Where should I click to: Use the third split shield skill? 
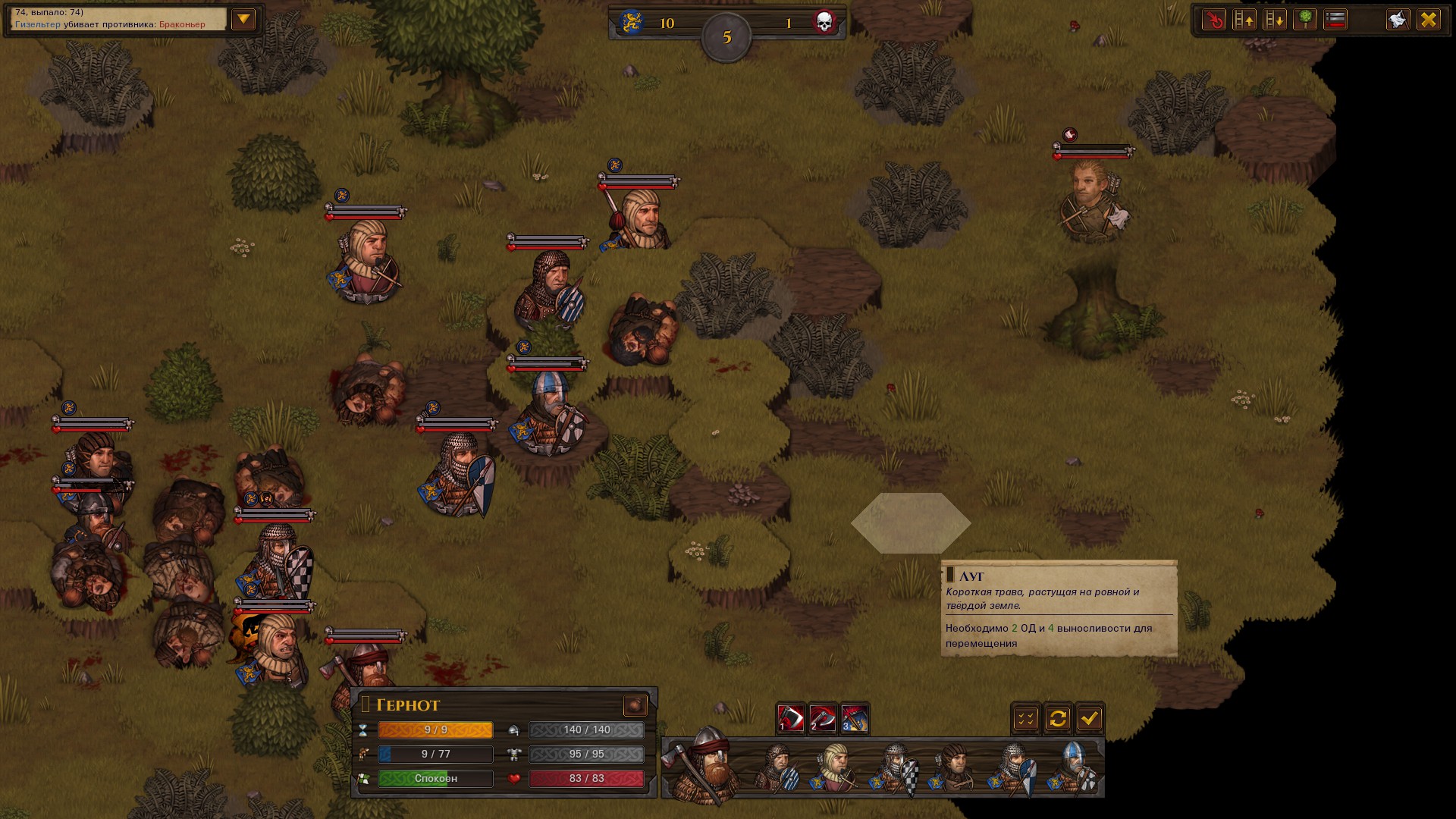[854, 718]
